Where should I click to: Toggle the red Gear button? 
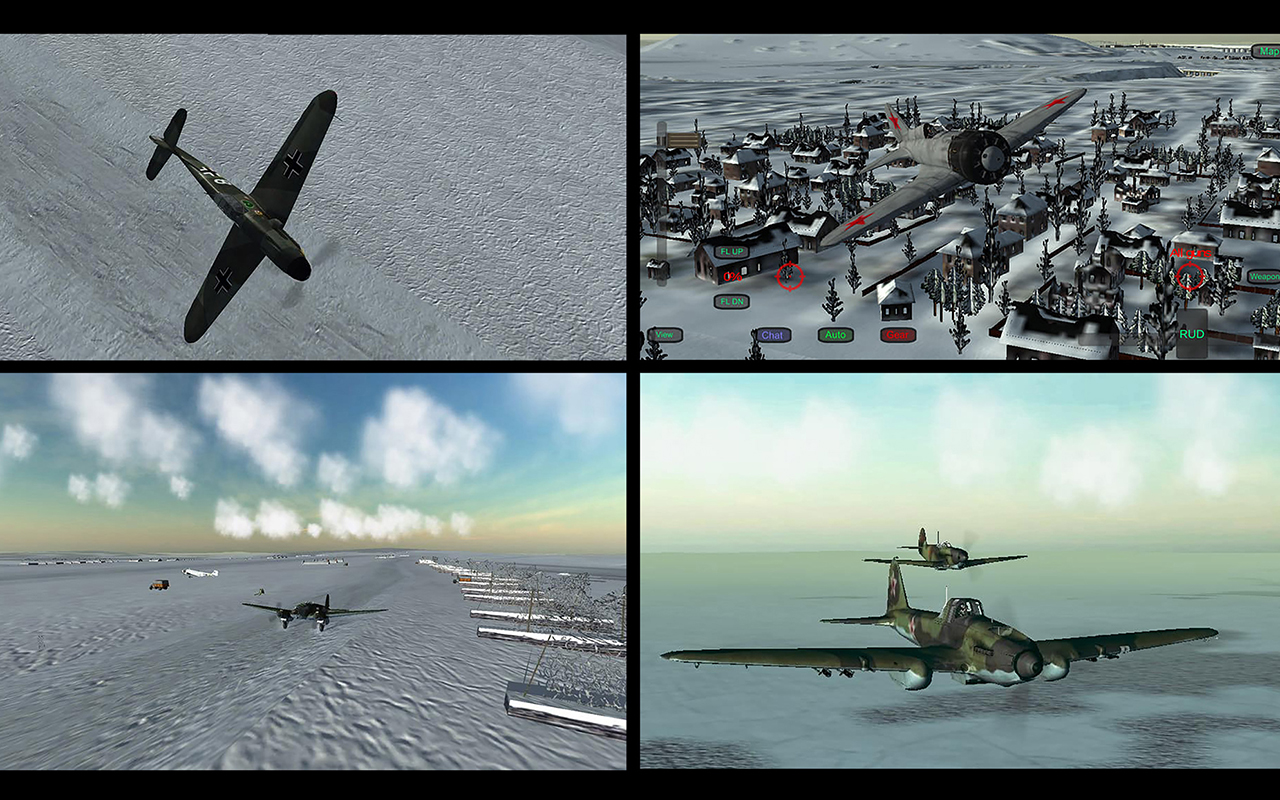coord(898,335)
